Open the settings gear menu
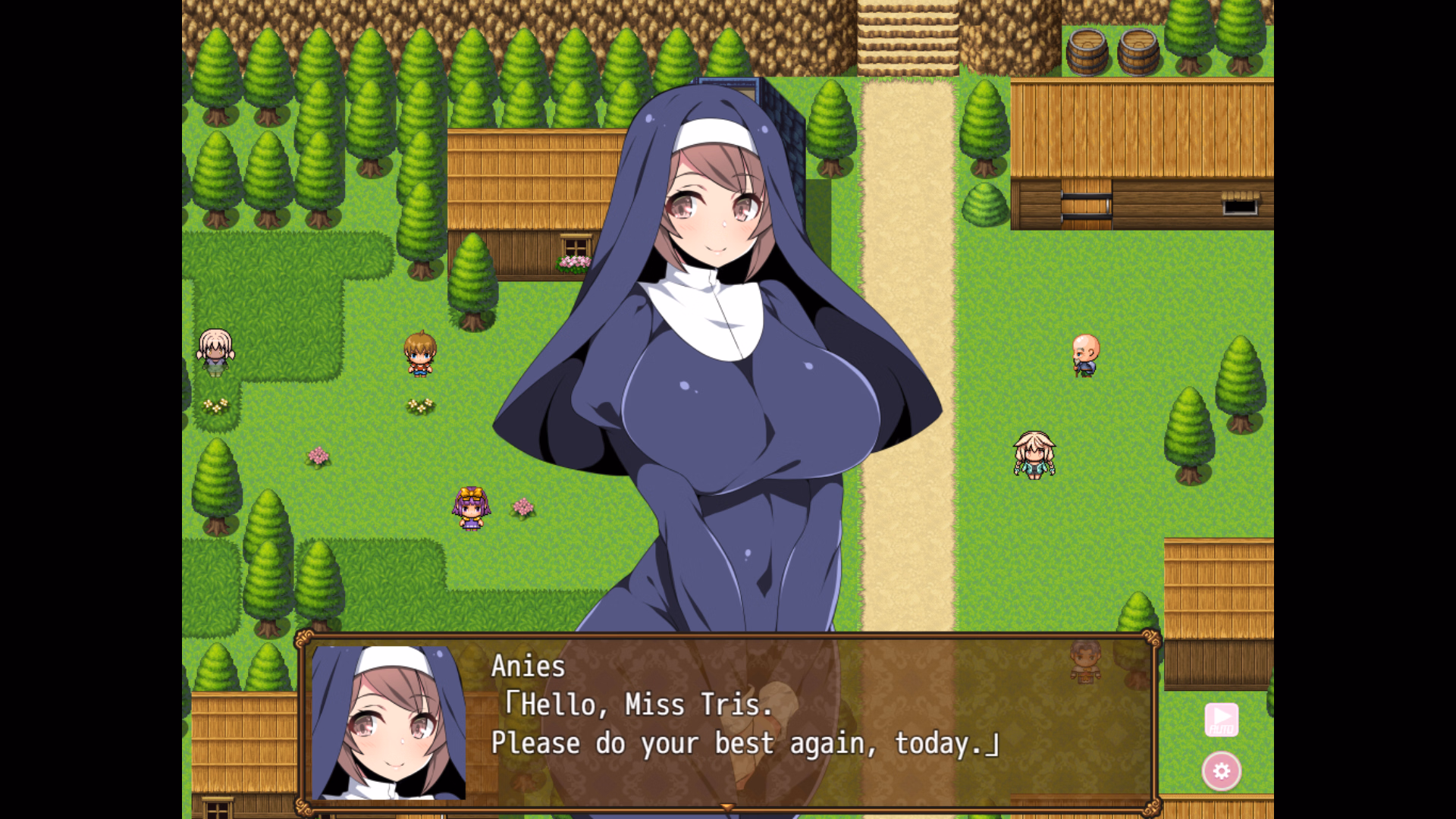The height and width of the screenshot is (819, 1456). (x=1222, y=771)
